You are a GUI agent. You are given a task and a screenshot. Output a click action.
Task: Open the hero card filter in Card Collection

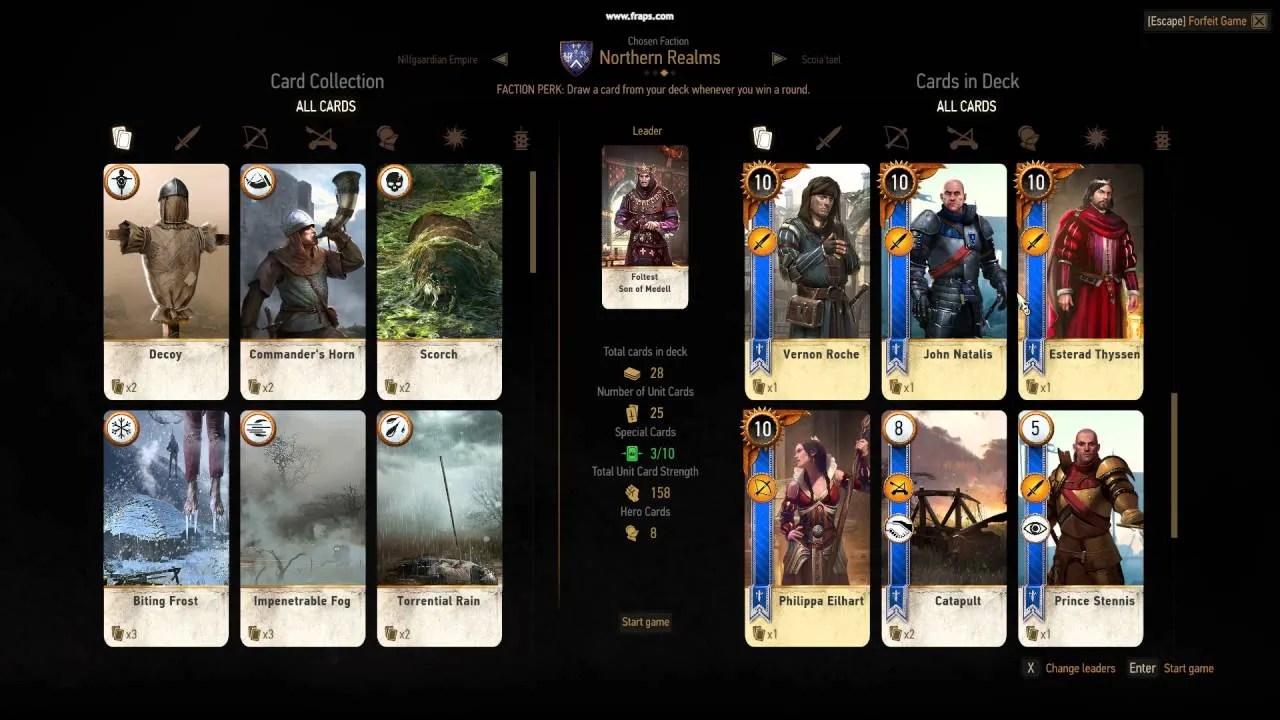pyautogui.click(x=387, y=138)
